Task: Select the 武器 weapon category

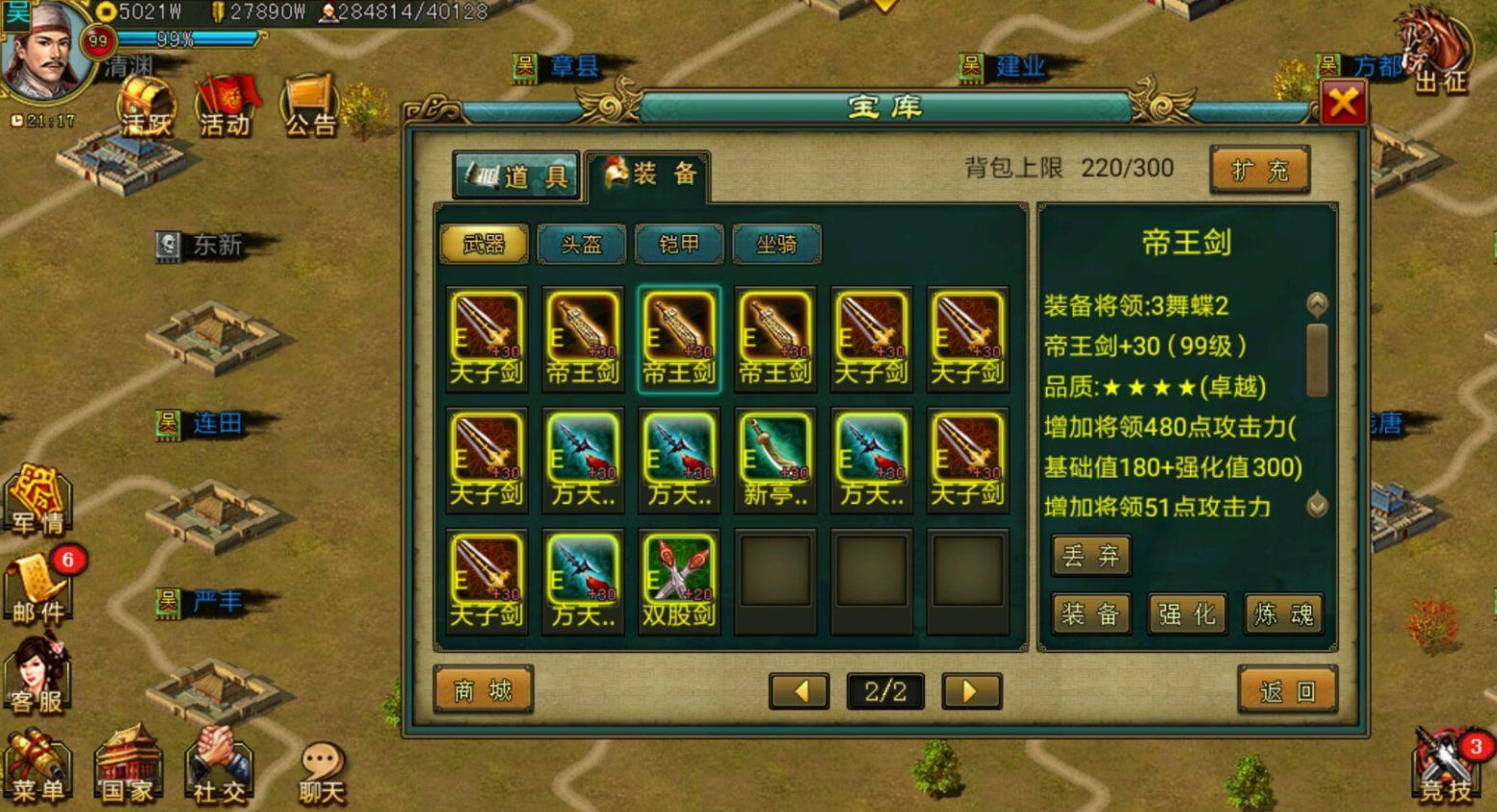Action: pos(484,245)
